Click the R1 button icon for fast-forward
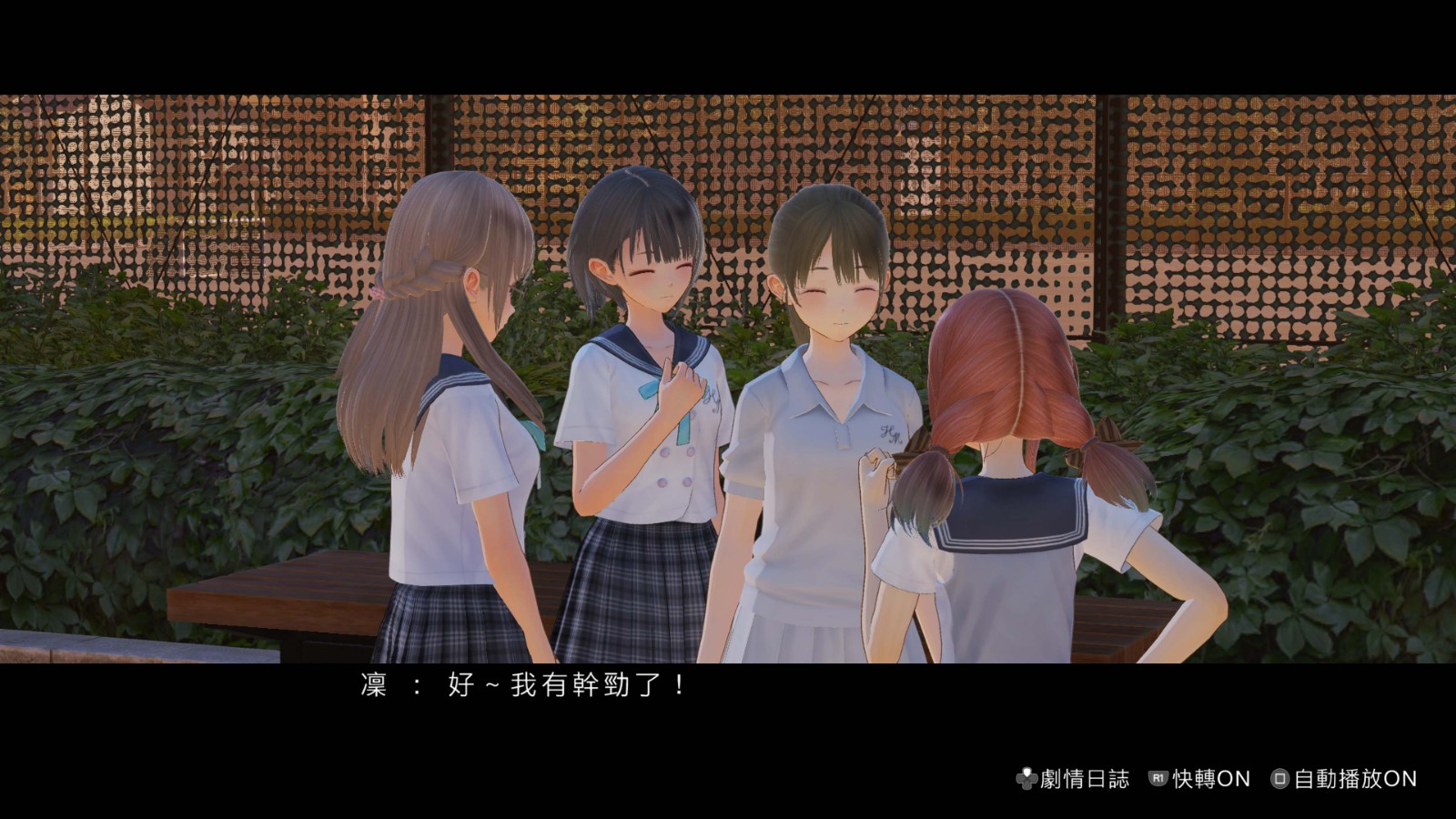Screen dimensions: 1456x819 point(1156,778)
